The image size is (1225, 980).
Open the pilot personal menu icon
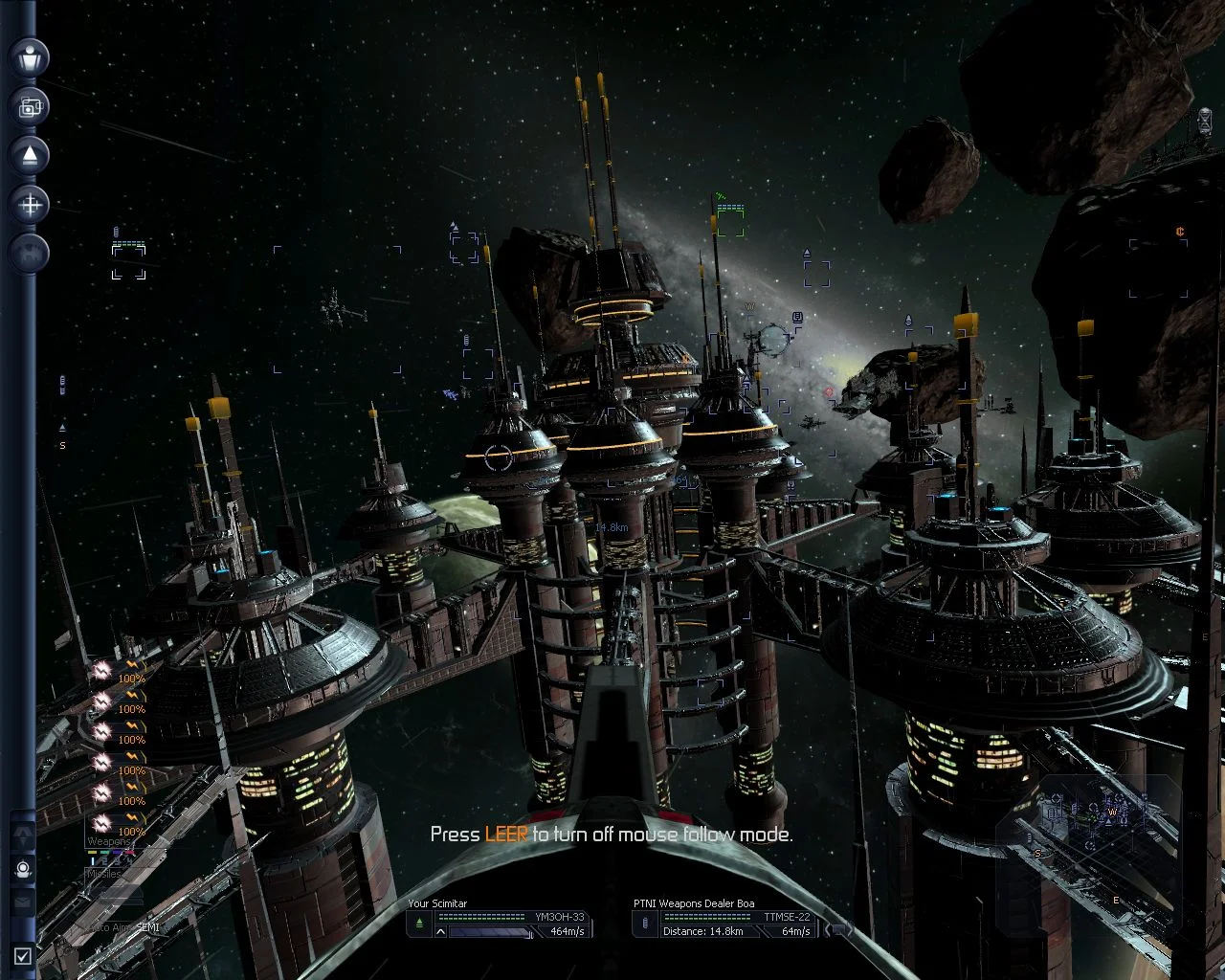30,57
